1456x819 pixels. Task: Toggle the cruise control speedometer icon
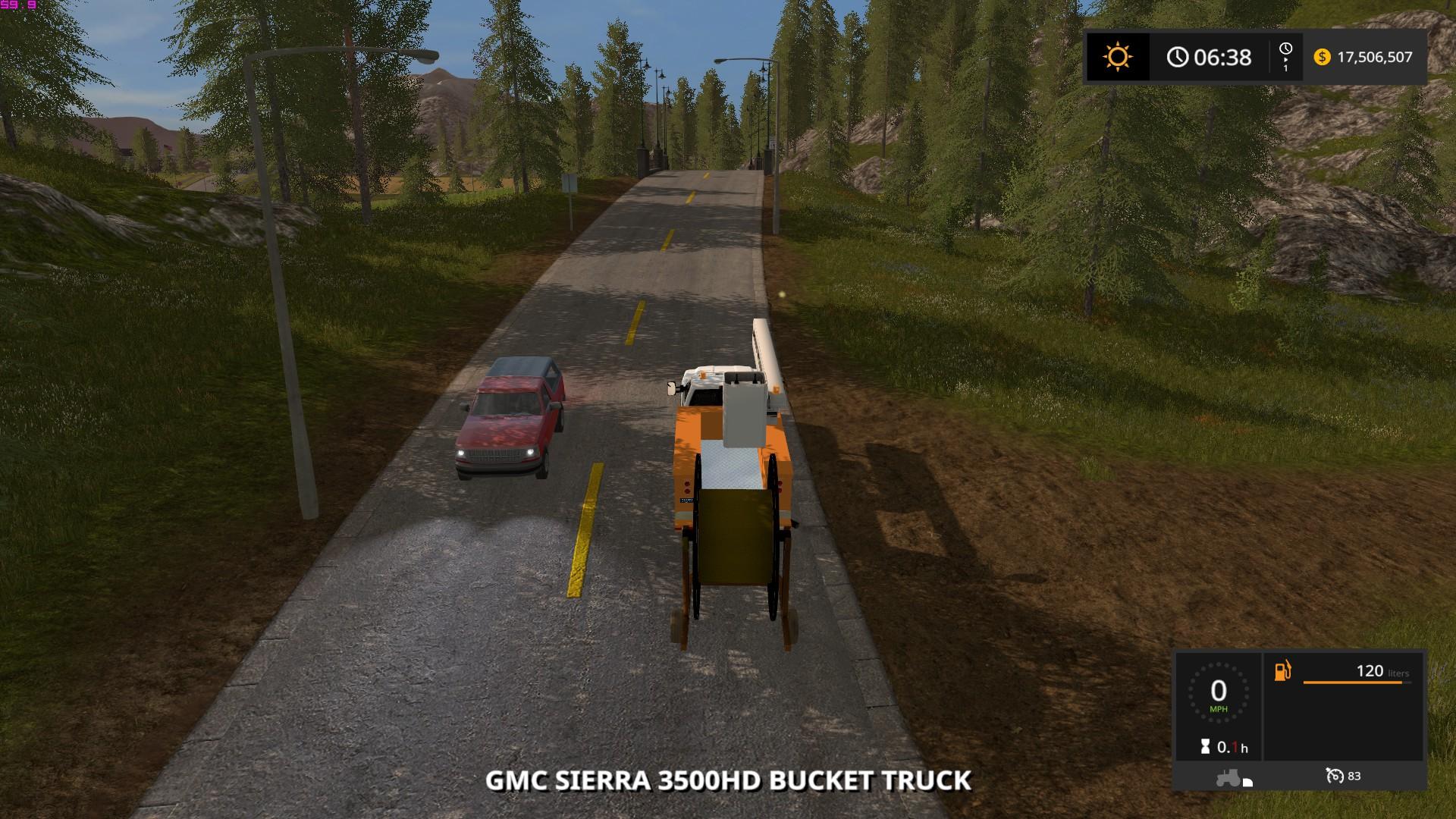tap(1334, 775)
